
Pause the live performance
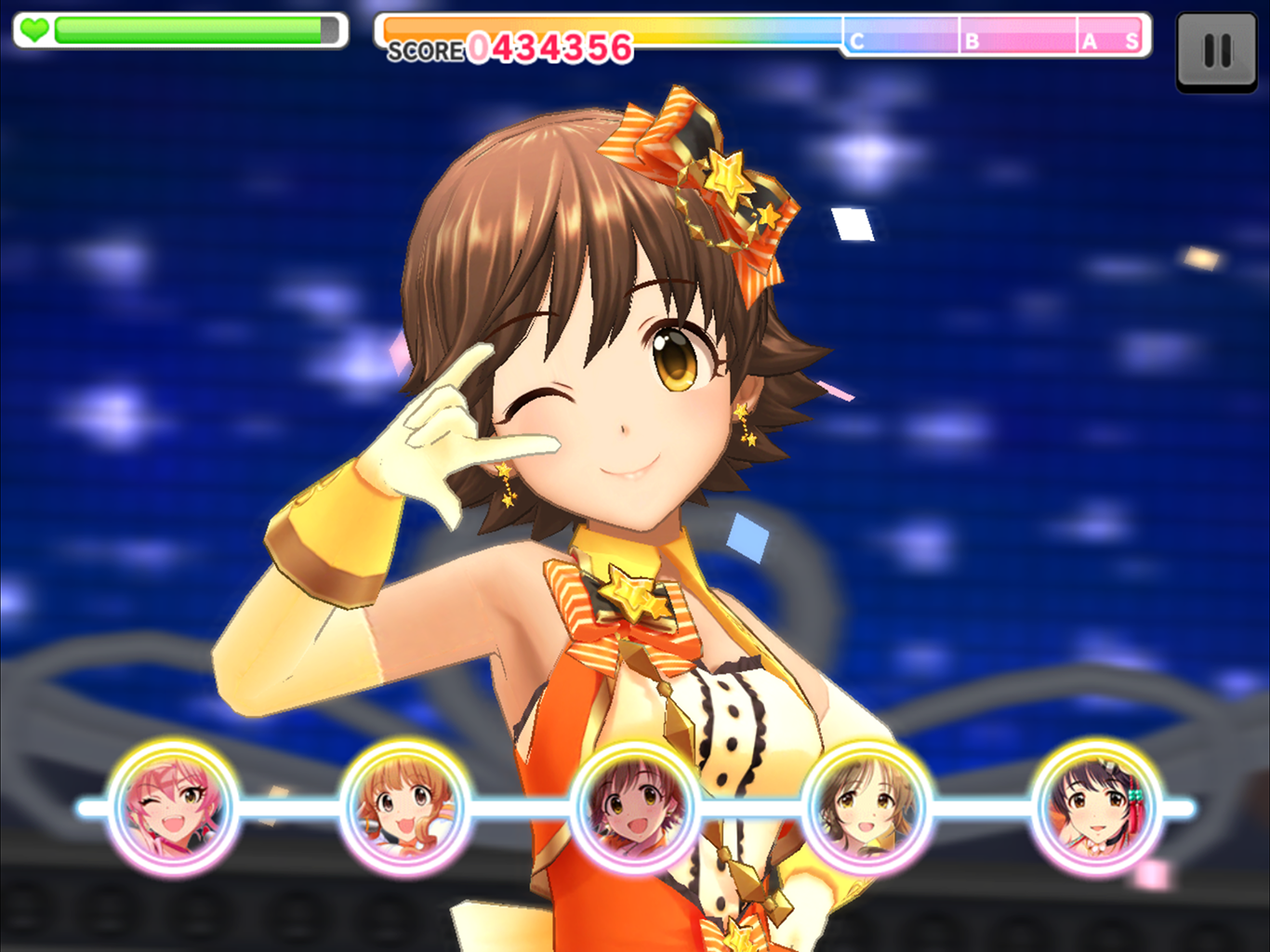(1216, 51)
